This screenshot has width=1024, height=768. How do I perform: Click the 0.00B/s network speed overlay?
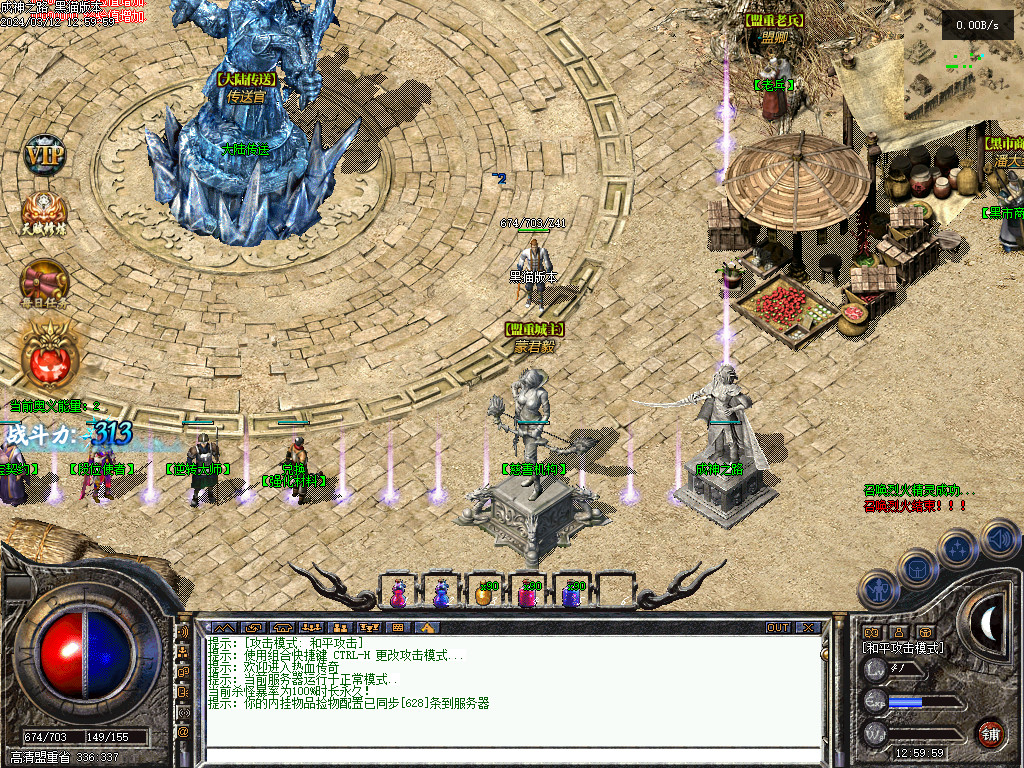[977, 24]
